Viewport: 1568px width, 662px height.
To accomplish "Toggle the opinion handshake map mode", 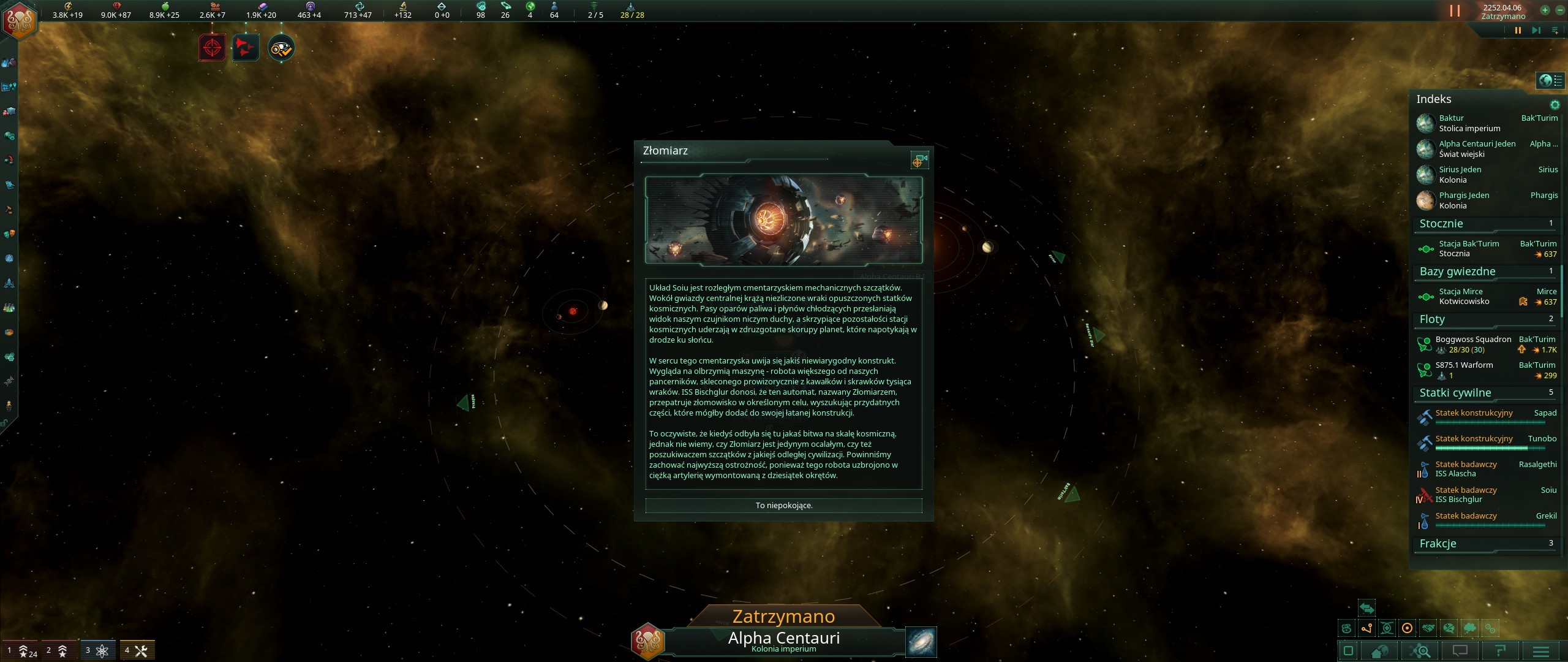I will [x=1428, y=628].
